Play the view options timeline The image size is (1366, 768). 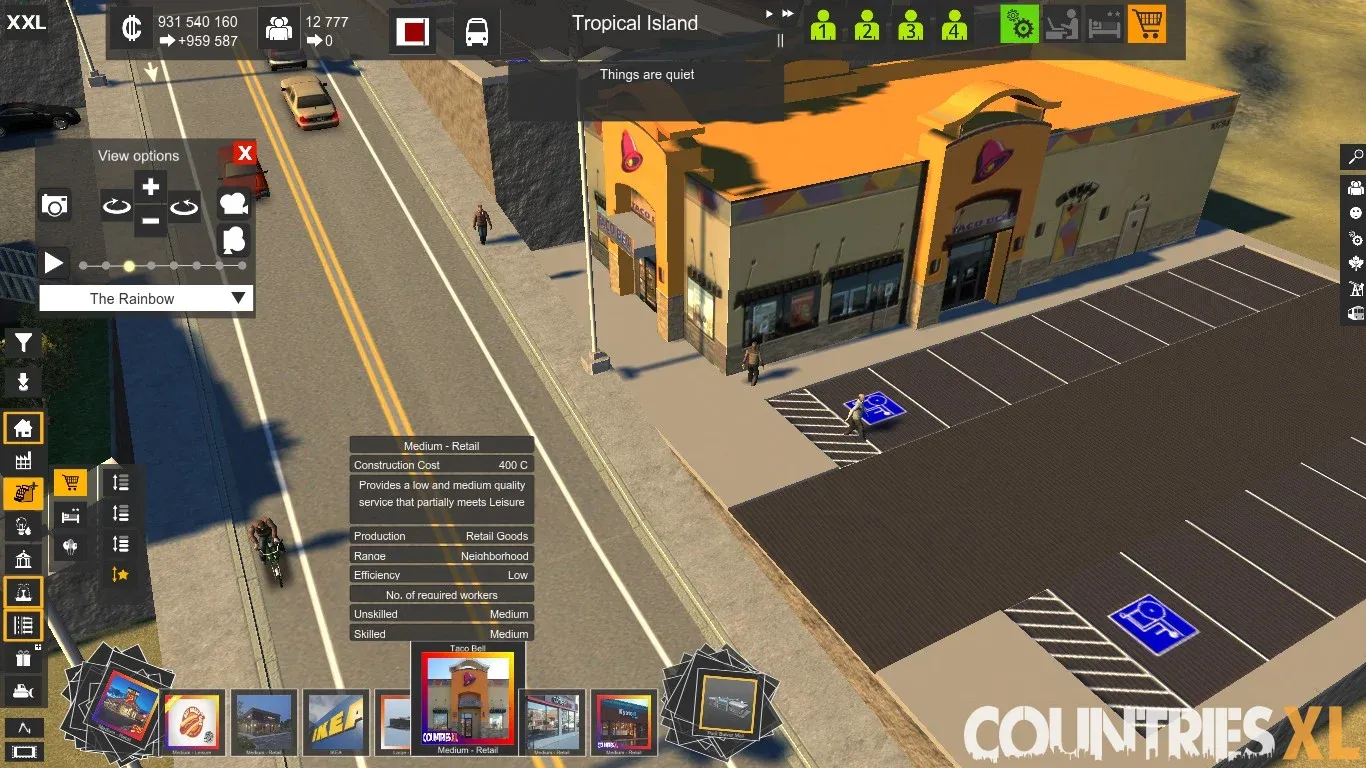54,264
